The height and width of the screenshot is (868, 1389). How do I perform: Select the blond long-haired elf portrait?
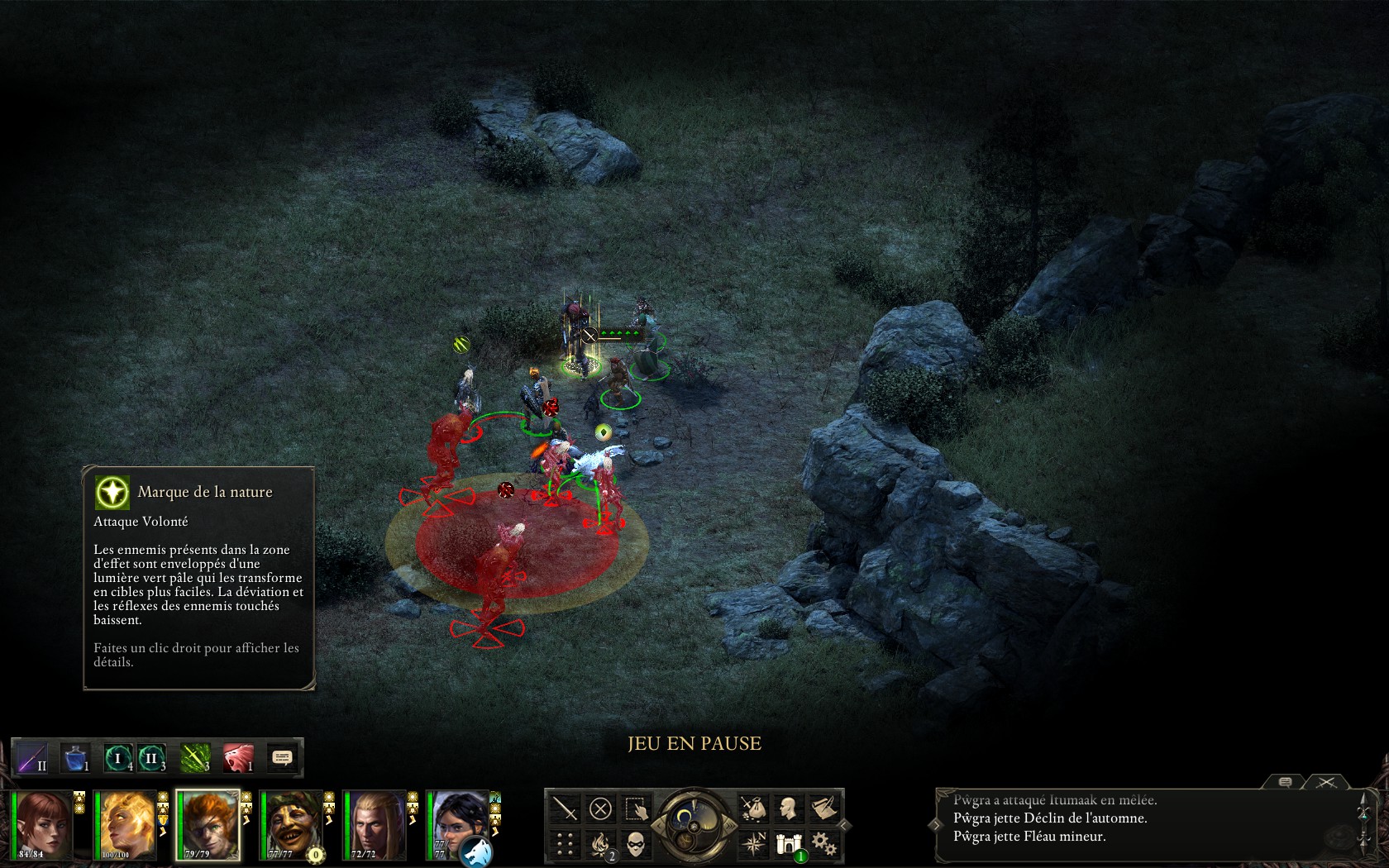(375, 824)
